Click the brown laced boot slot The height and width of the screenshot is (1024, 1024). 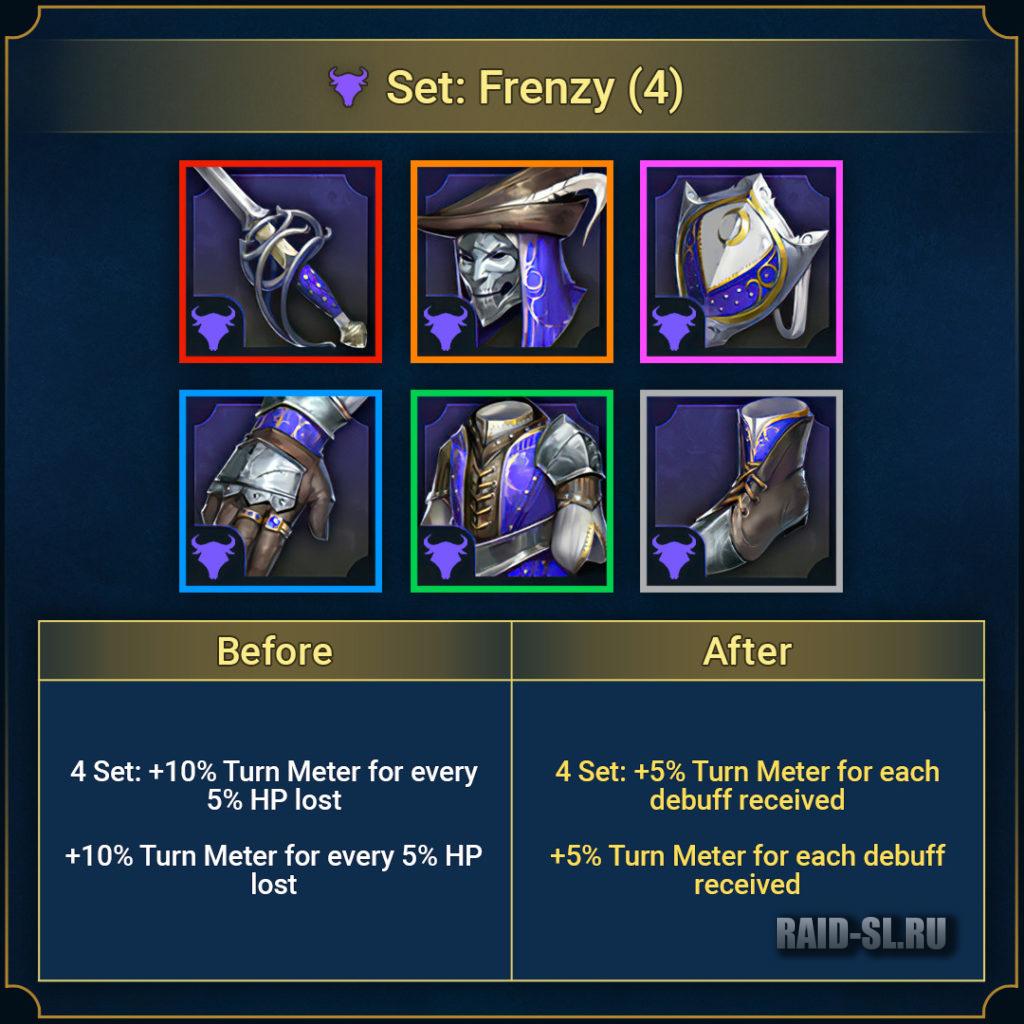[x=741, y=491]
